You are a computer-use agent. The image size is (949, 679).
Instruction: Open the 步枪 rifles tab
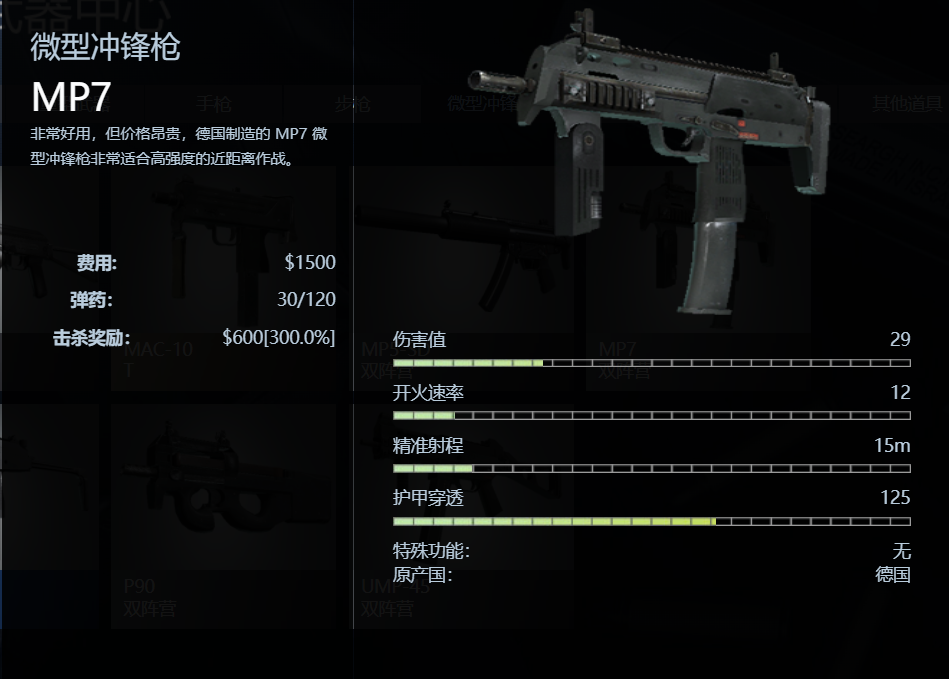(352, 103)
